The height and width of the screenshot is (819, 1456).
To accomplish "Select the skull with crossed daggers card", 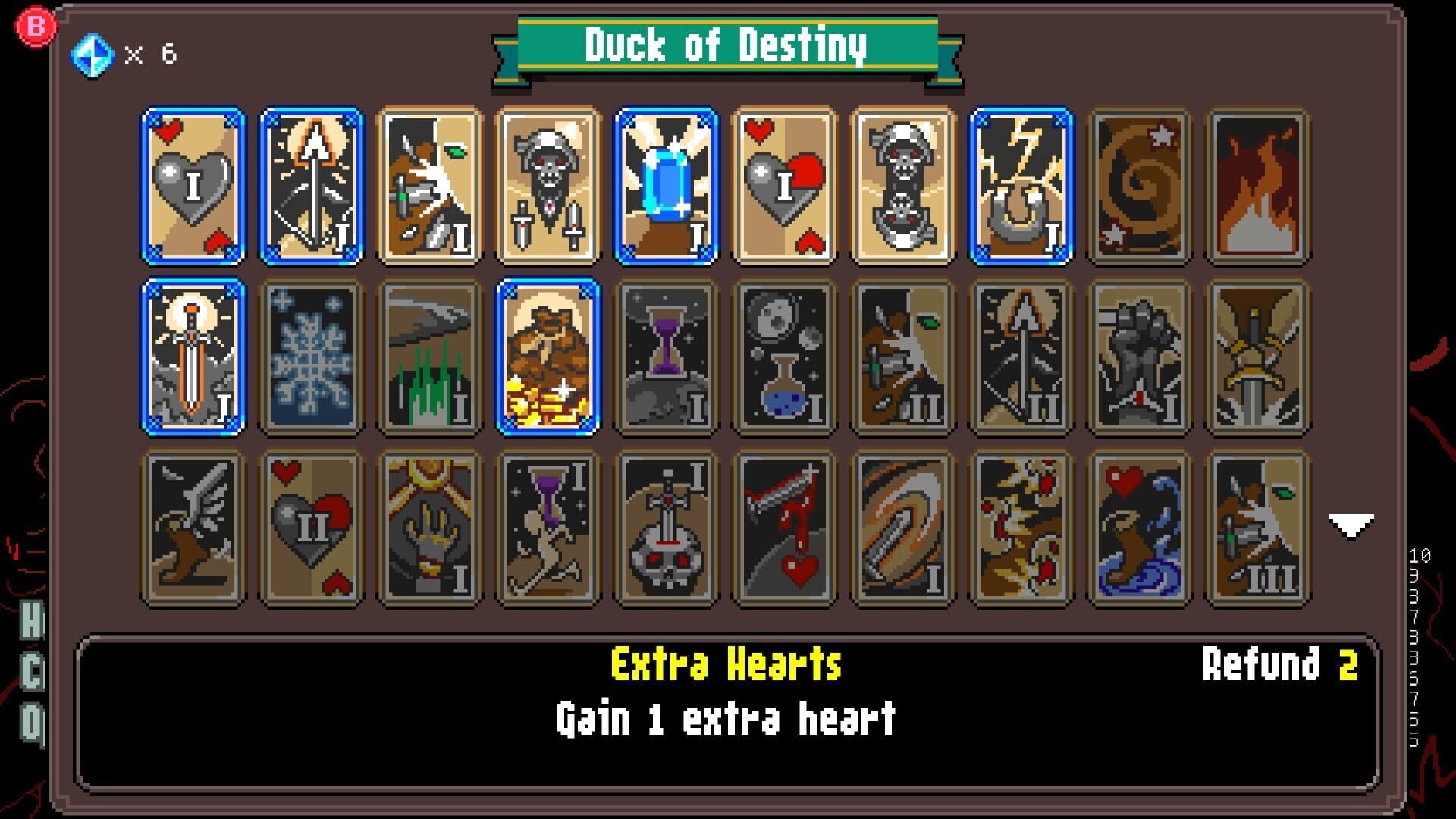I will coord(546,186).
